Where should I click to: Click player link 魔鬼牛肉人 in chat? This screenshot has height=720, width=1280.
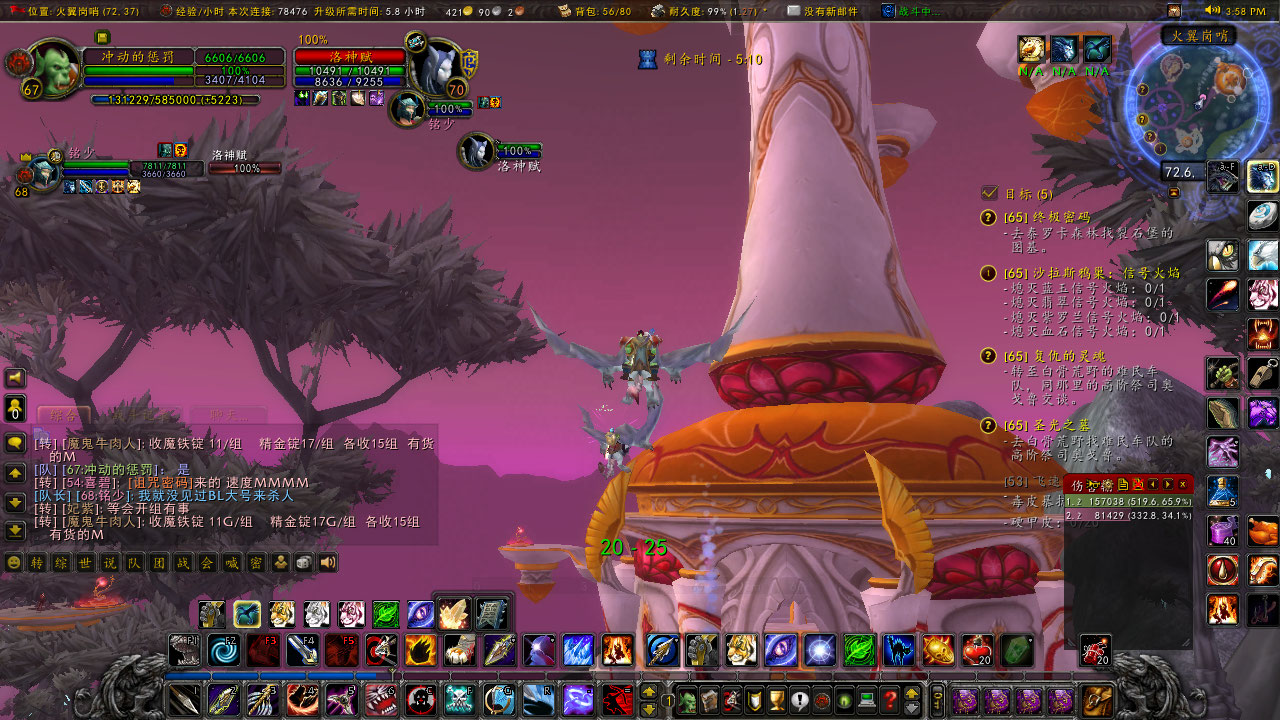[100, 444]
